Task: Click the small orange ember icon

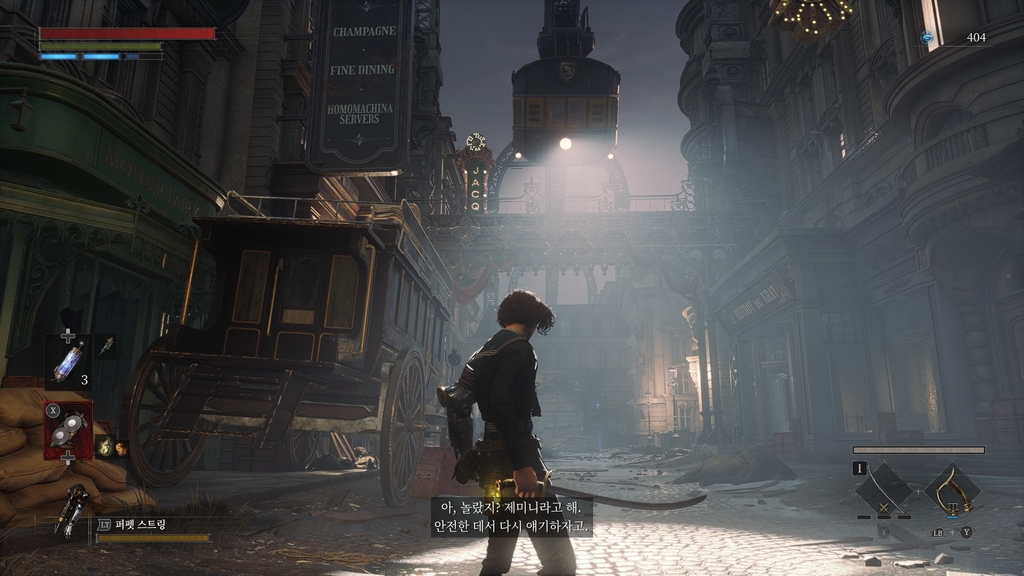Action: pos(121,448)
